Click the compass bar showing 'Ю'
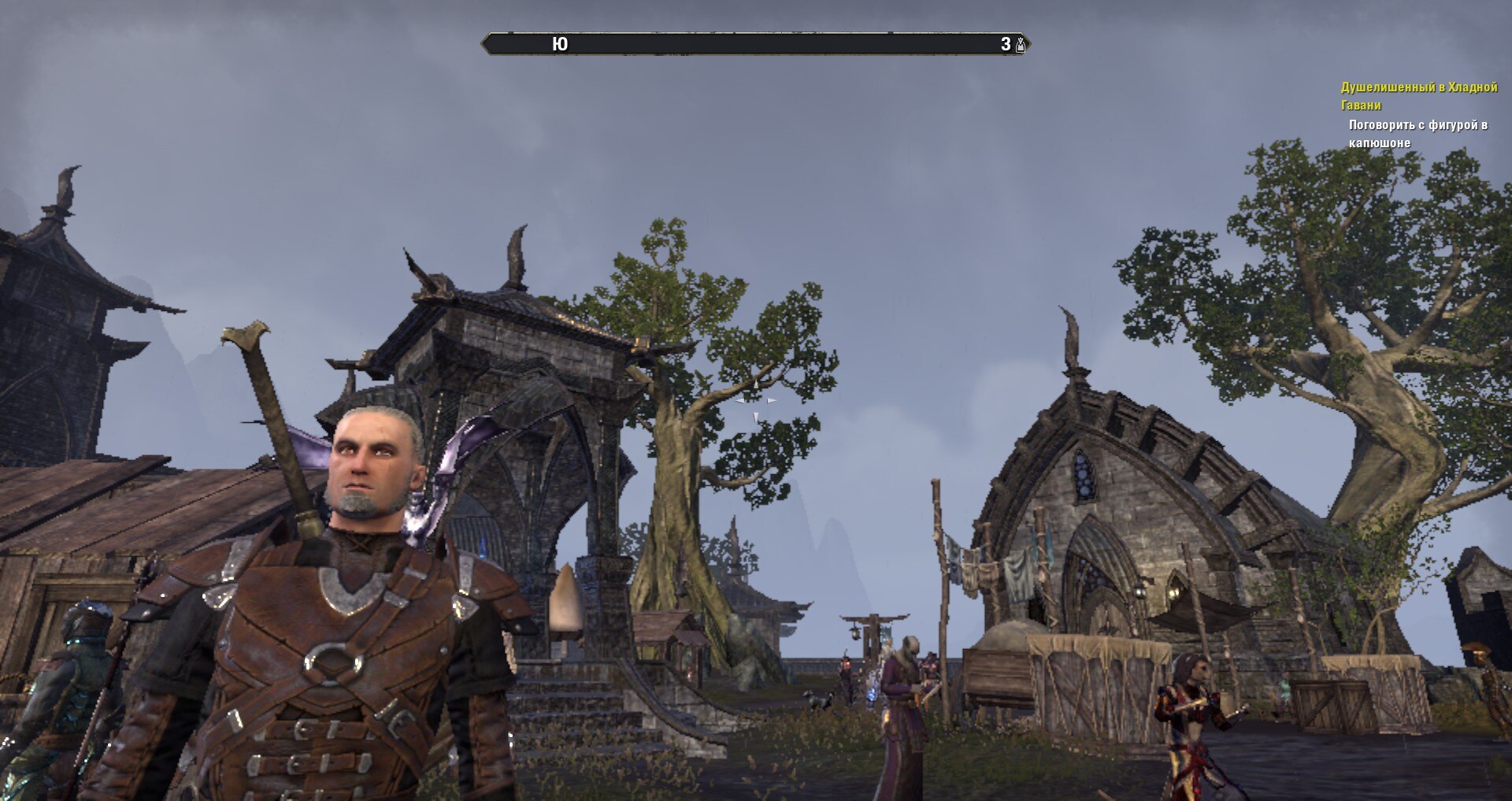The height and width of the screenshot is (801, 1512). coord(754,44)
